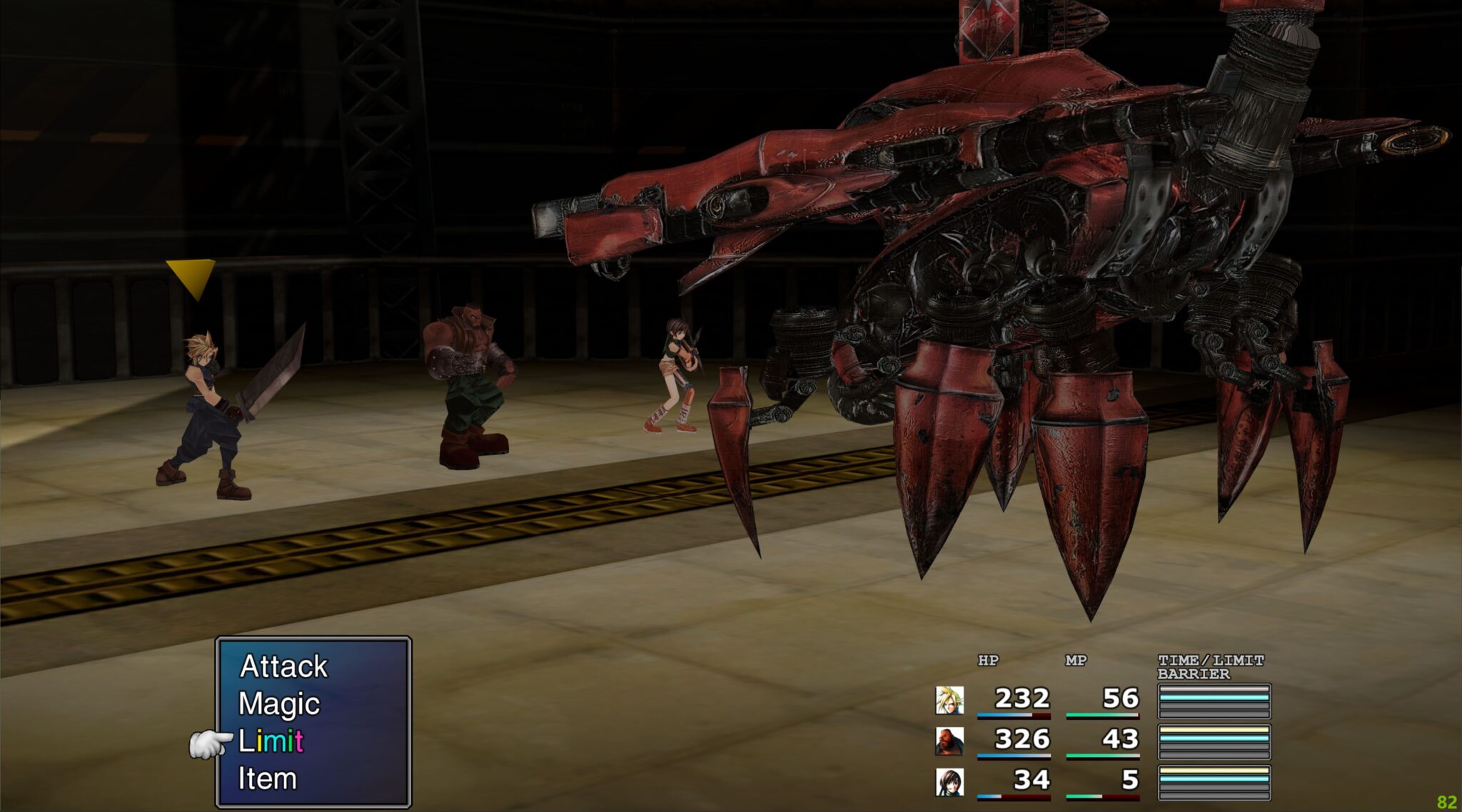Screen dimensions: 1462x812
Task: Select the Item command
Action: pyautogui.click(x=268, y=778)
